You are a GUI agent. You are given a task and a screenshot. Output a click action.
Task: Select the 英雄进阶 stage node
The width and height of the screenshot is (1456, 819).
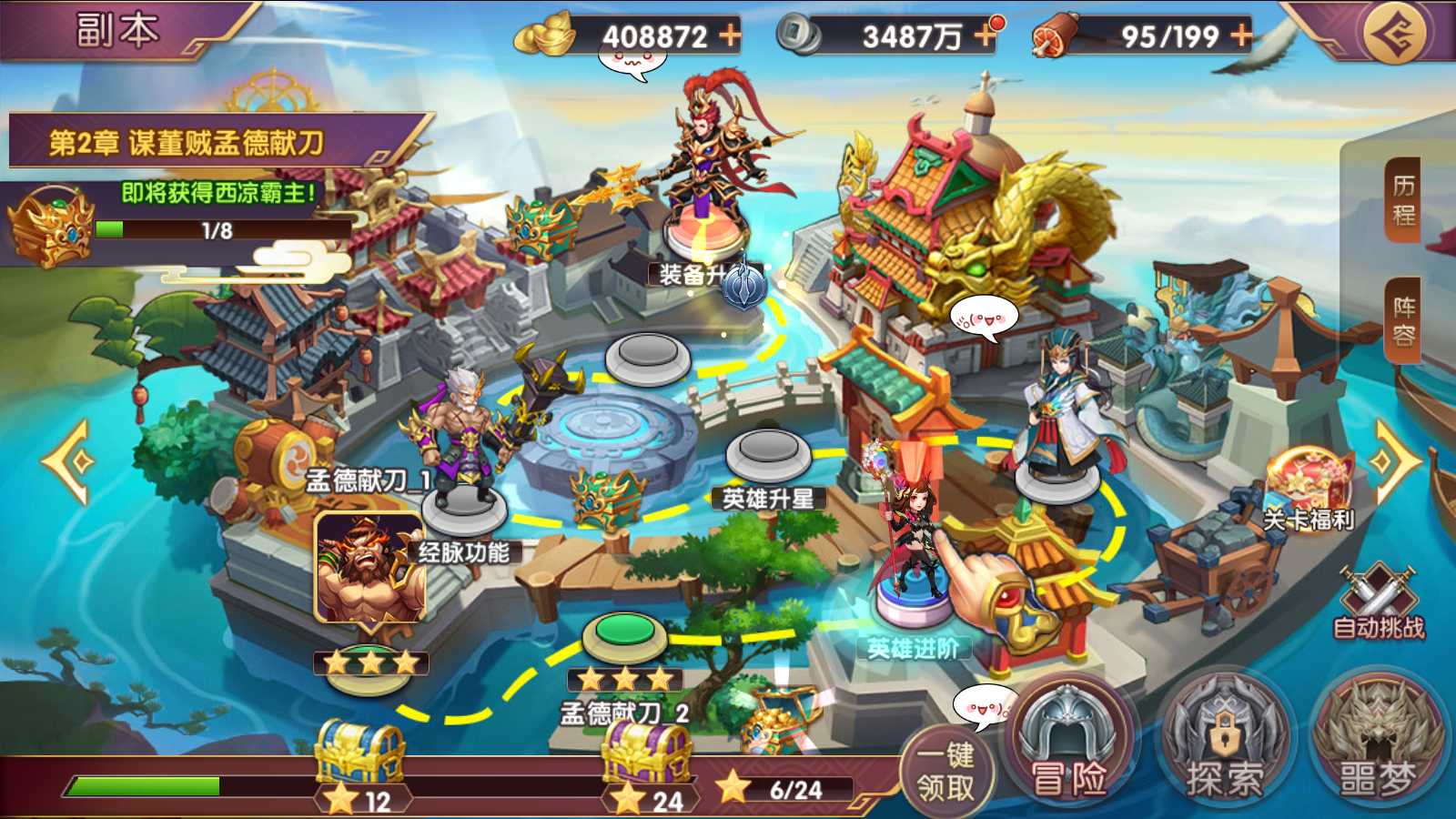coord(913,601)
